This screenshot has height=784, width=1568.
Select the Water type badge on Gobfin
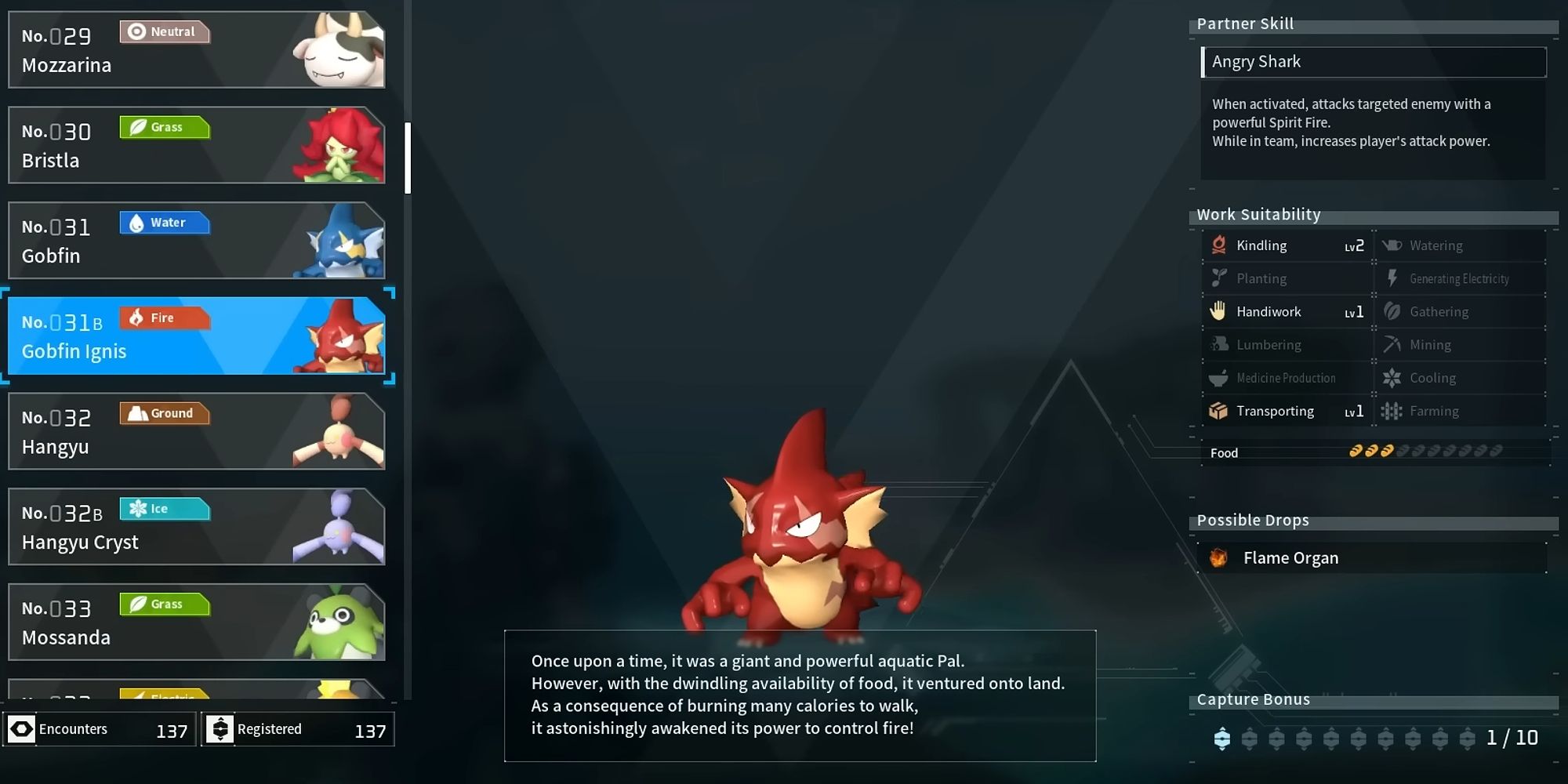coord(165,223)
